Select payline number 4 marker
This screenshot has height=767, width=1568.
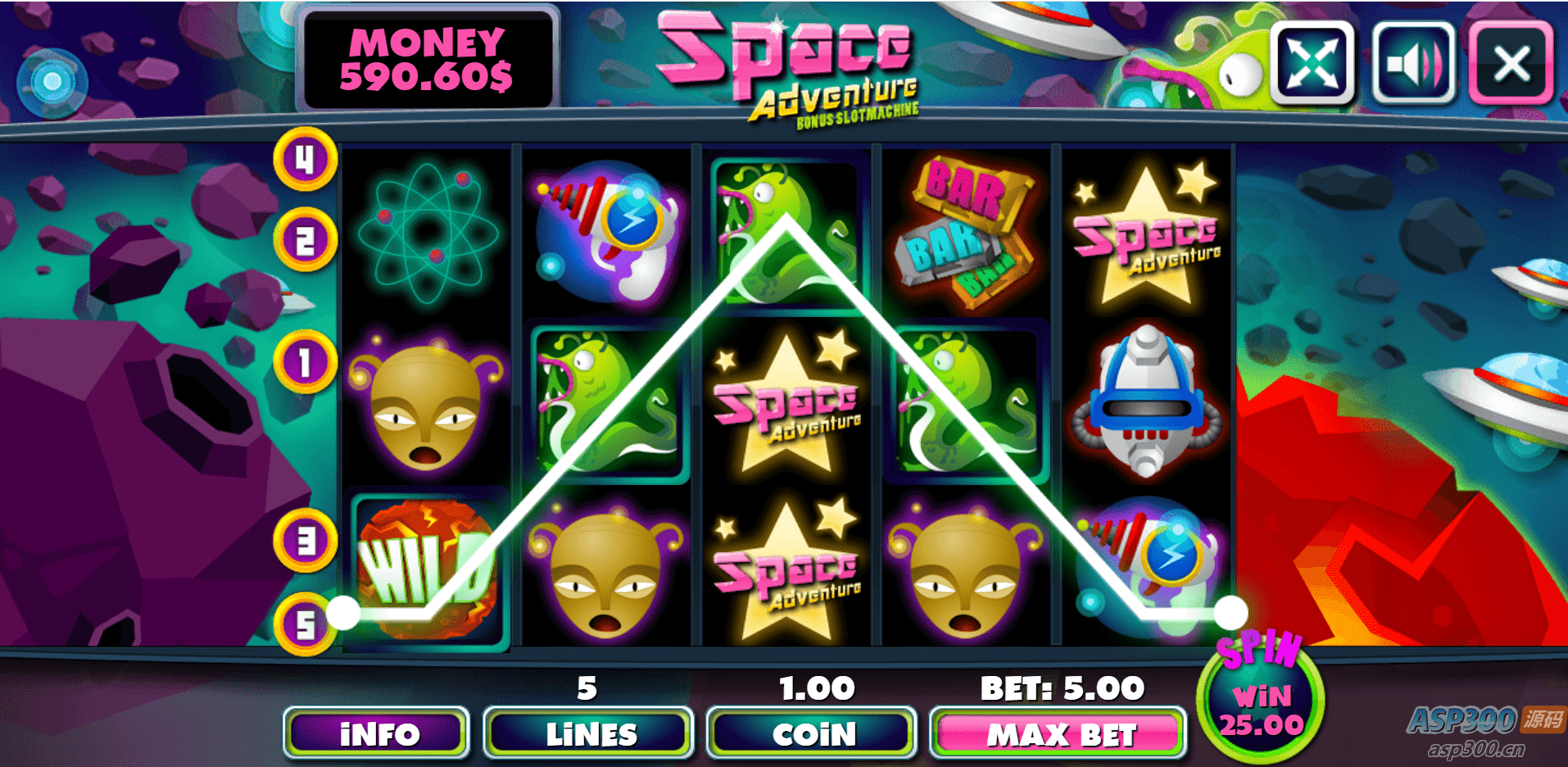(305, 159)
